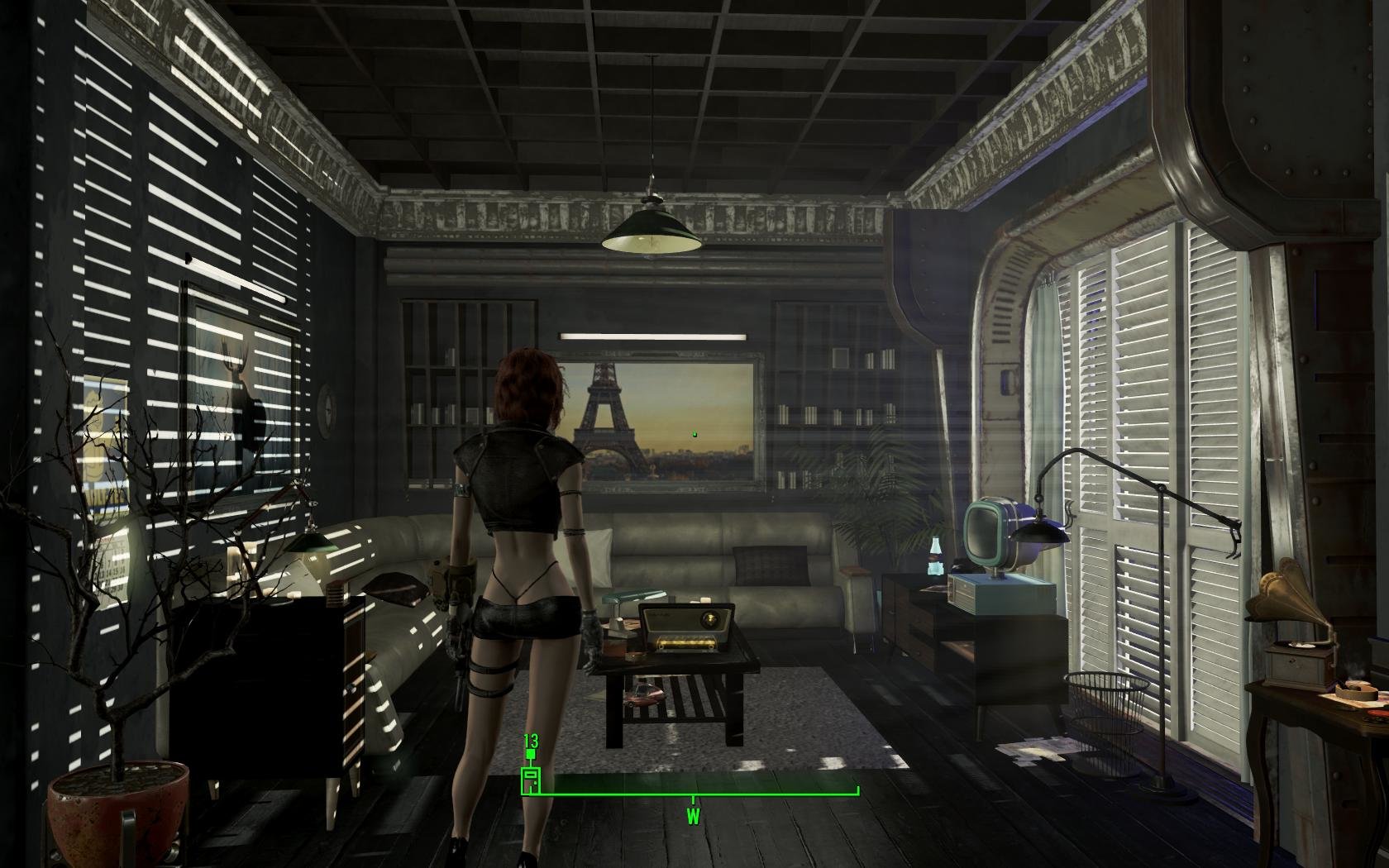Click the green quest marker on the compass
The image size is (1389, 868).
[x=530, y=752]
